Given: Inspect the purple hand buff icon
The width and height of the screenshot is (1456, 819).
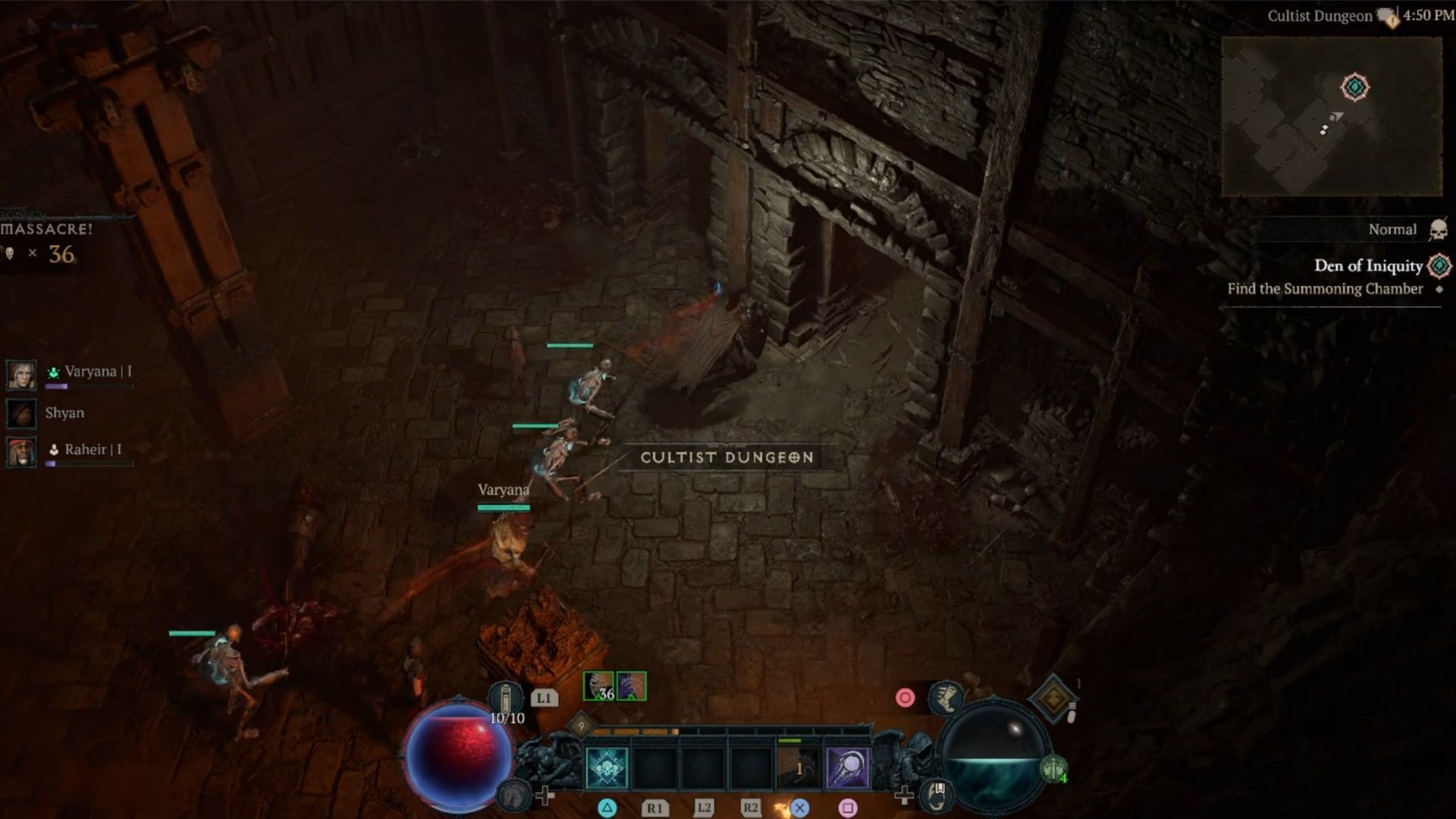Looking at the screenshot, I should tap(631, 686).
